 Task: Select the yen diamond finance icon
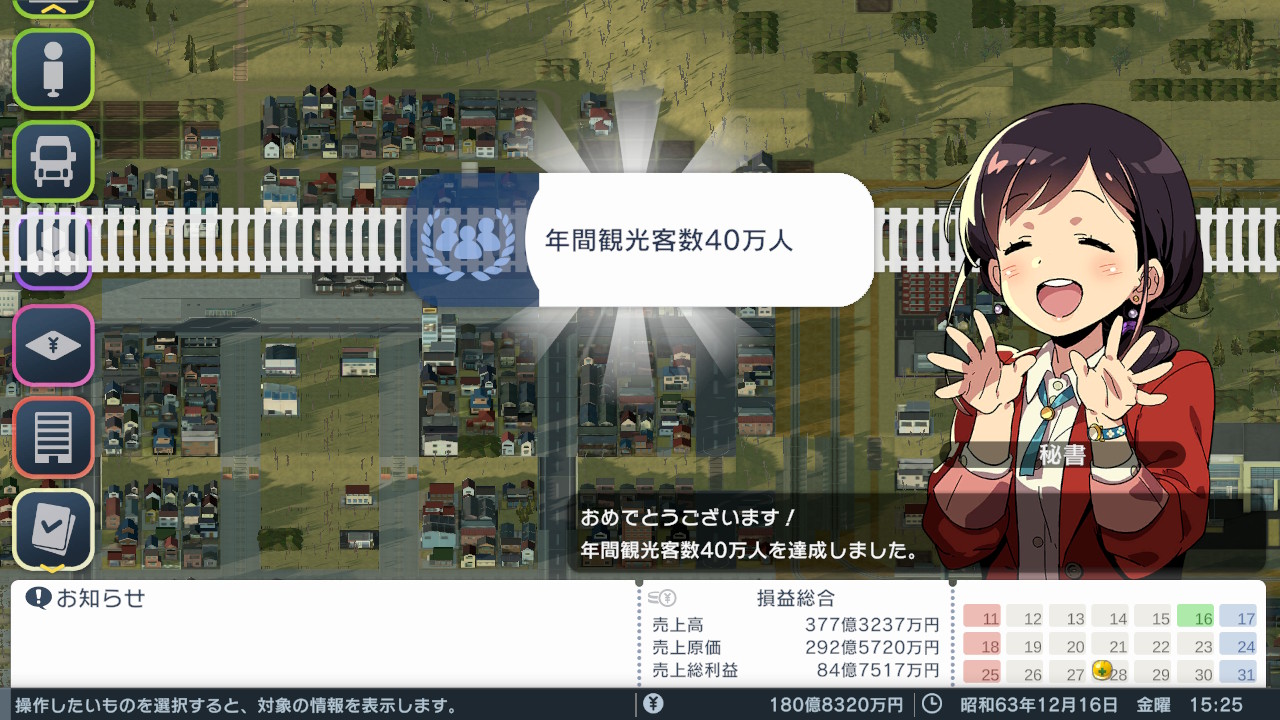[x=53, y=347]
